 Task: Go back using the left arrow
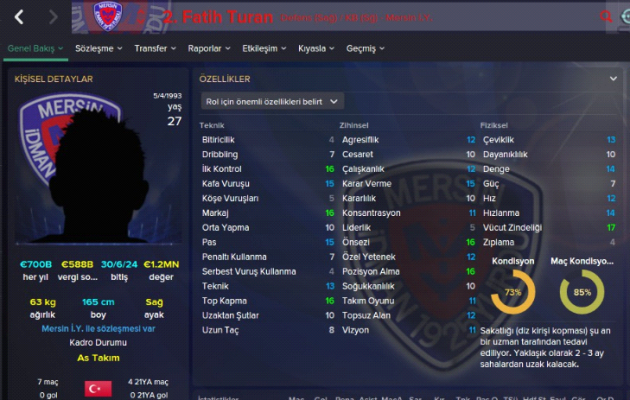(x=19, y=16)
